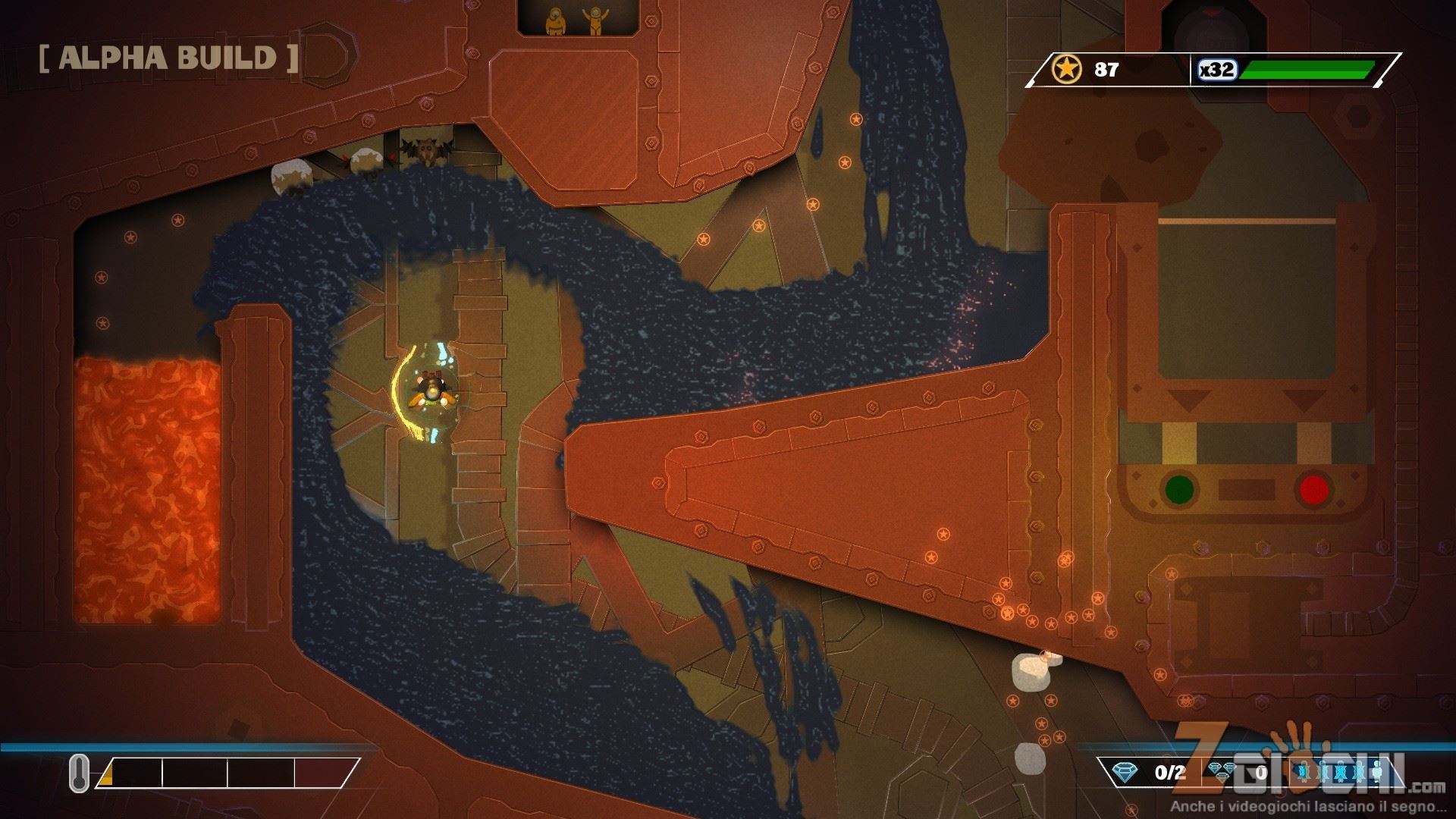Select the thermometer heat gauge icon
The width and height of the screenshot is (1456, 819).
pos(80,773)
